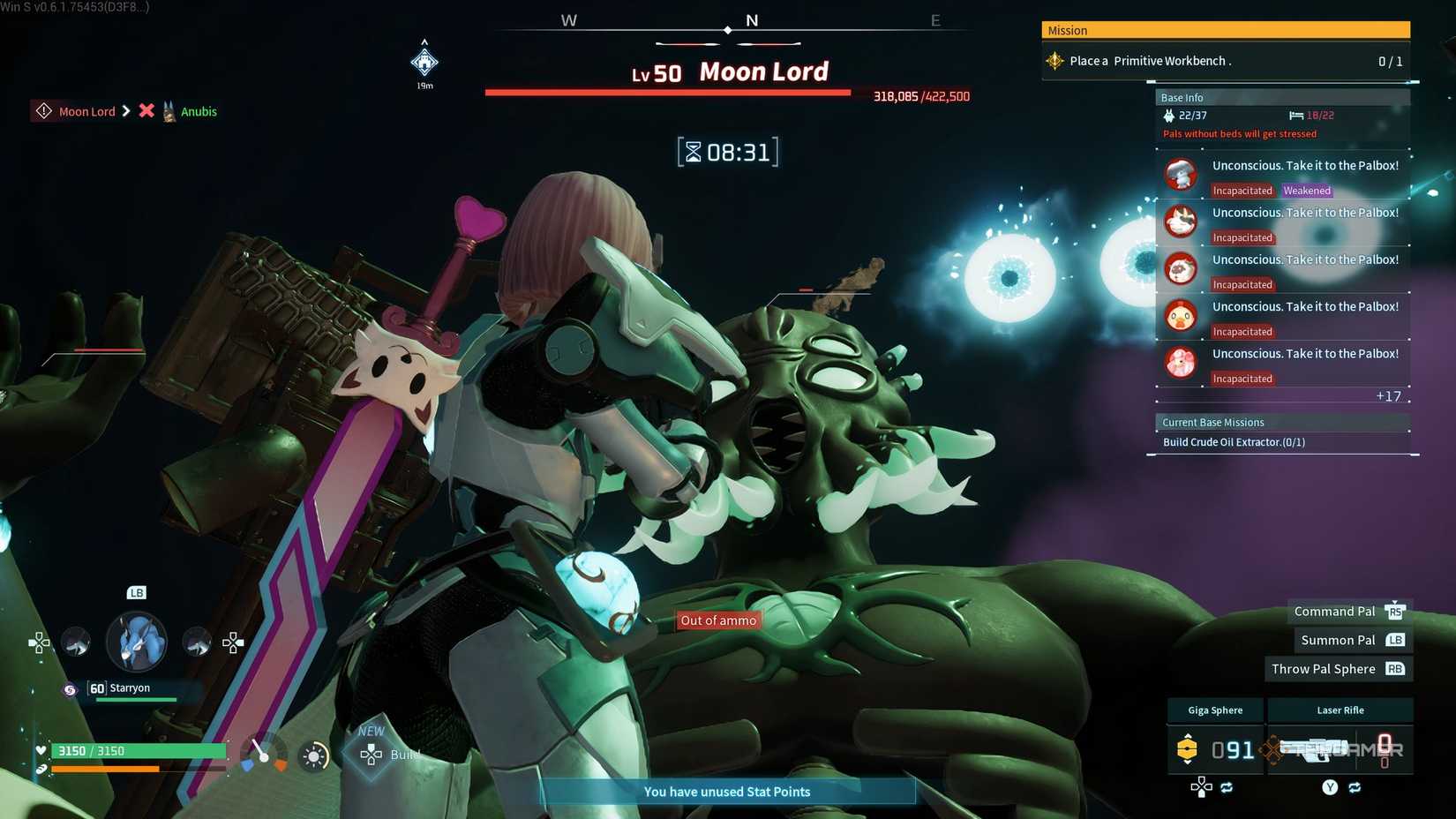Toggle the weapon swap icon beside the Y button

tap(1356, 785)
